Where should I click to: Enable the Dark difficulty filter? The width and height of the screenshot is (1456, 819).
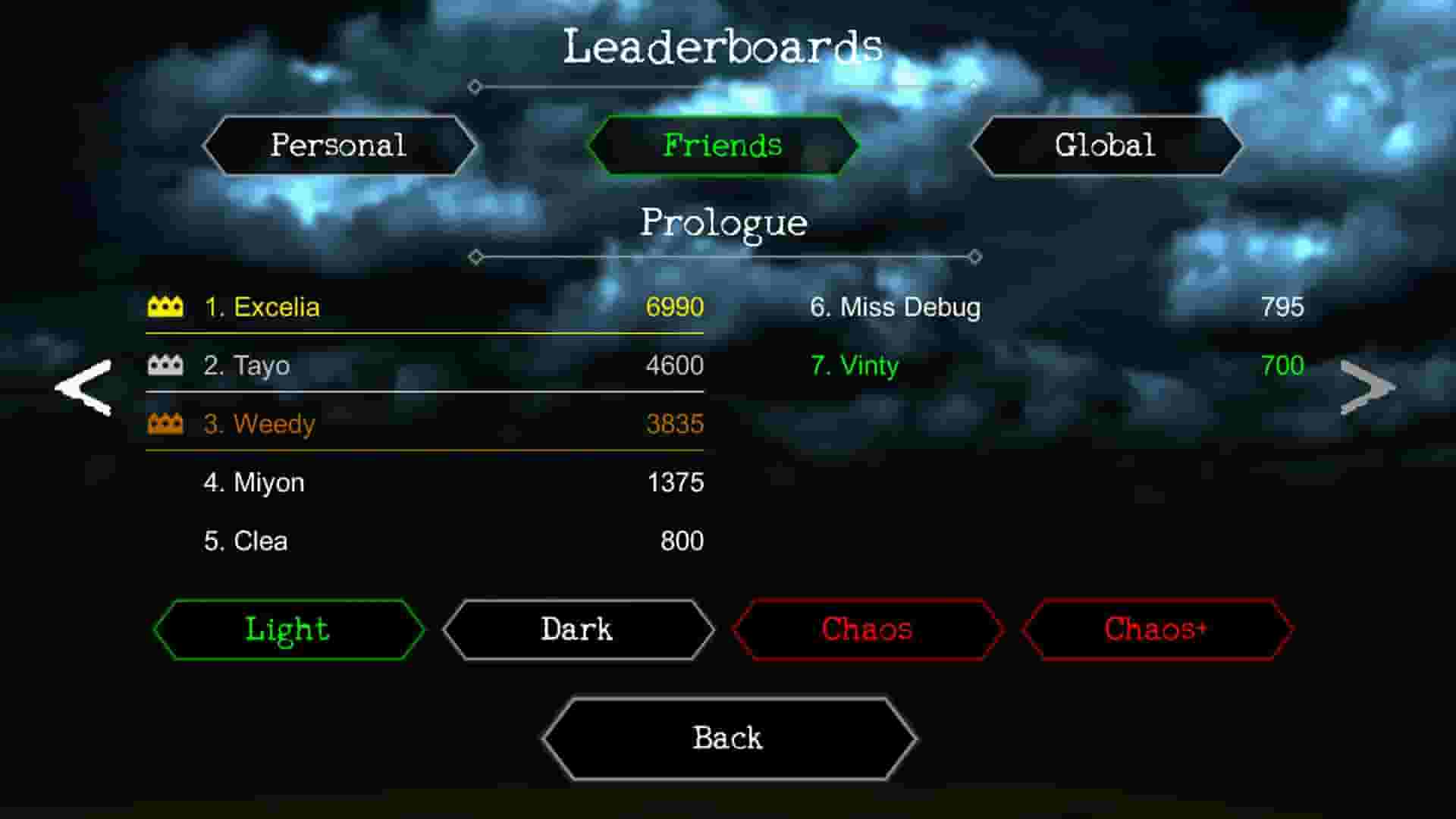click(576, 629)
